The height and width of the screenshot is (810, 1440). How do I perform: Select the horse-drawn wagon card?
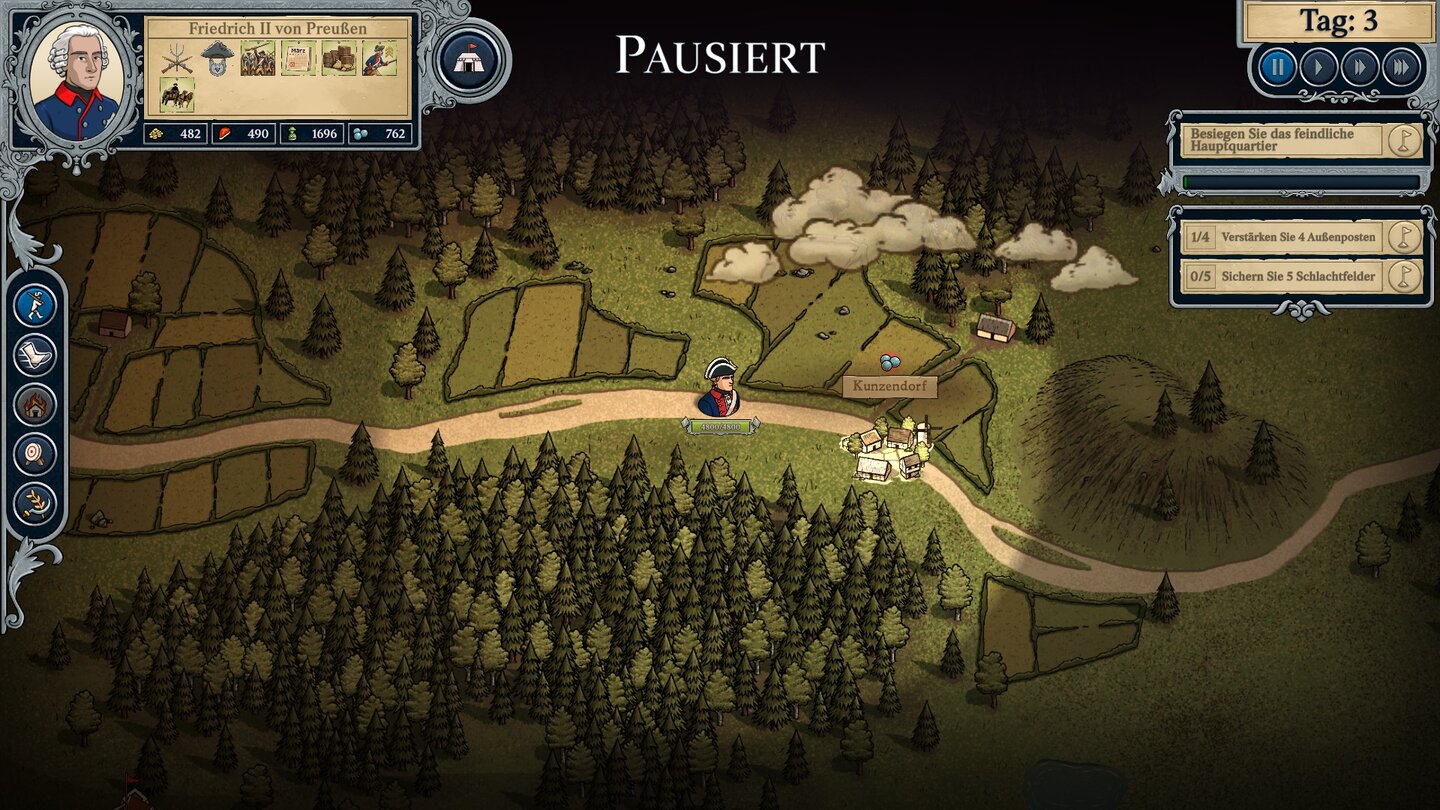(x=177, y=96)
